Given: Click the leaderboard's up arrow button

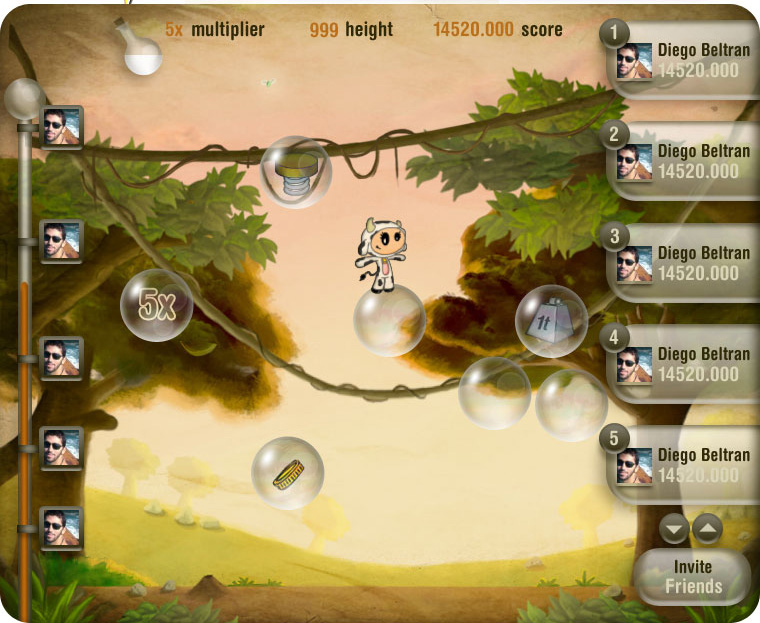Looking at the screenshot, I should [x=706, y=528].
